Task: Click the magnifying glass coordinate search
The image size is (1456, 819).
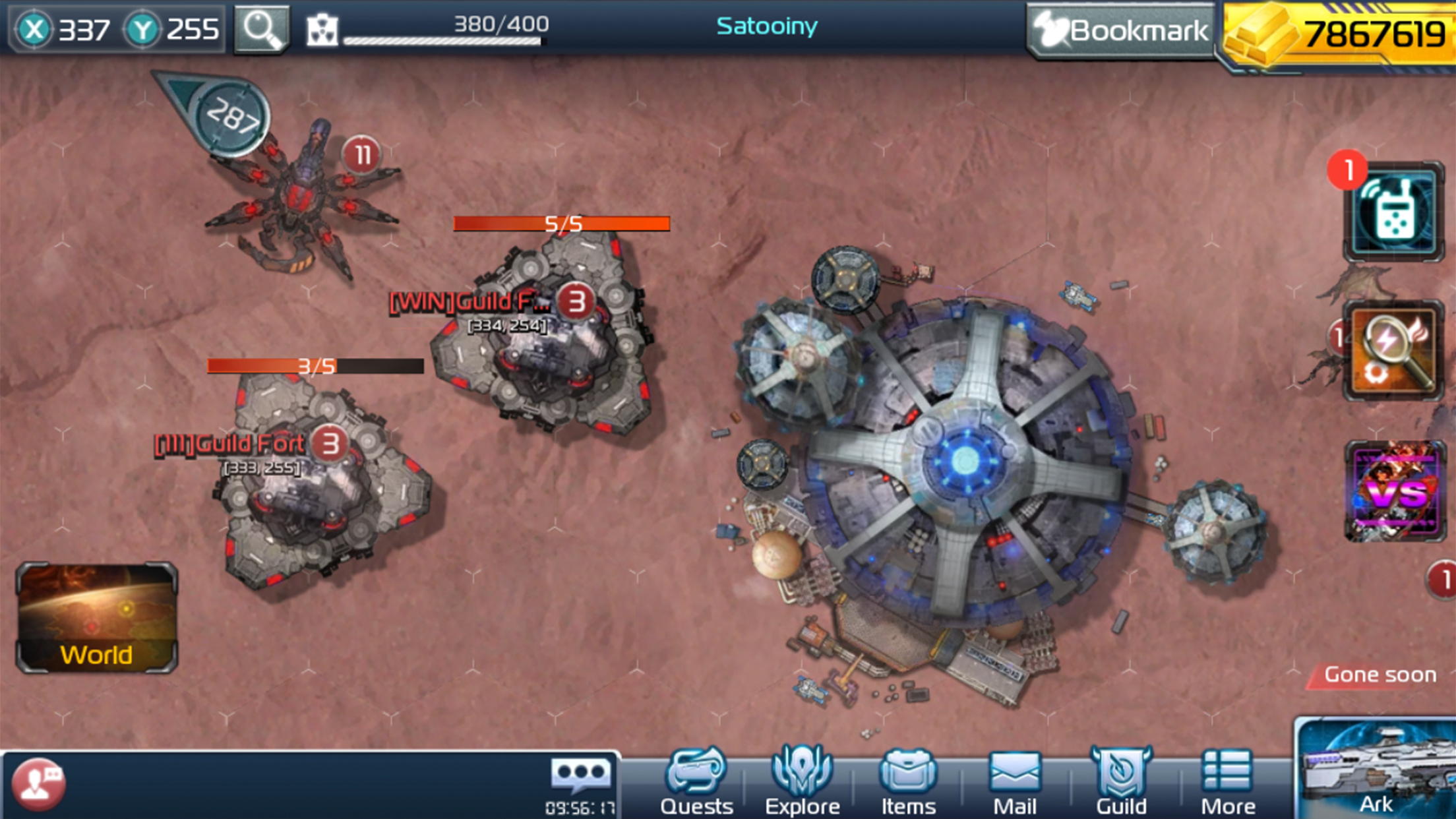Action: pyautogui.click(x=261, y=29)
